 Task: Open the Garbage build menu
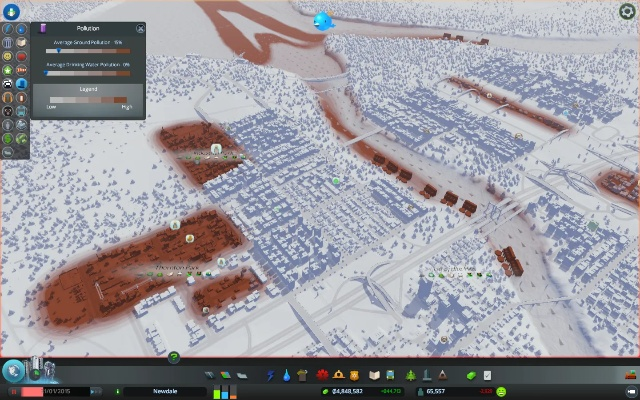[x=303, y=374]
